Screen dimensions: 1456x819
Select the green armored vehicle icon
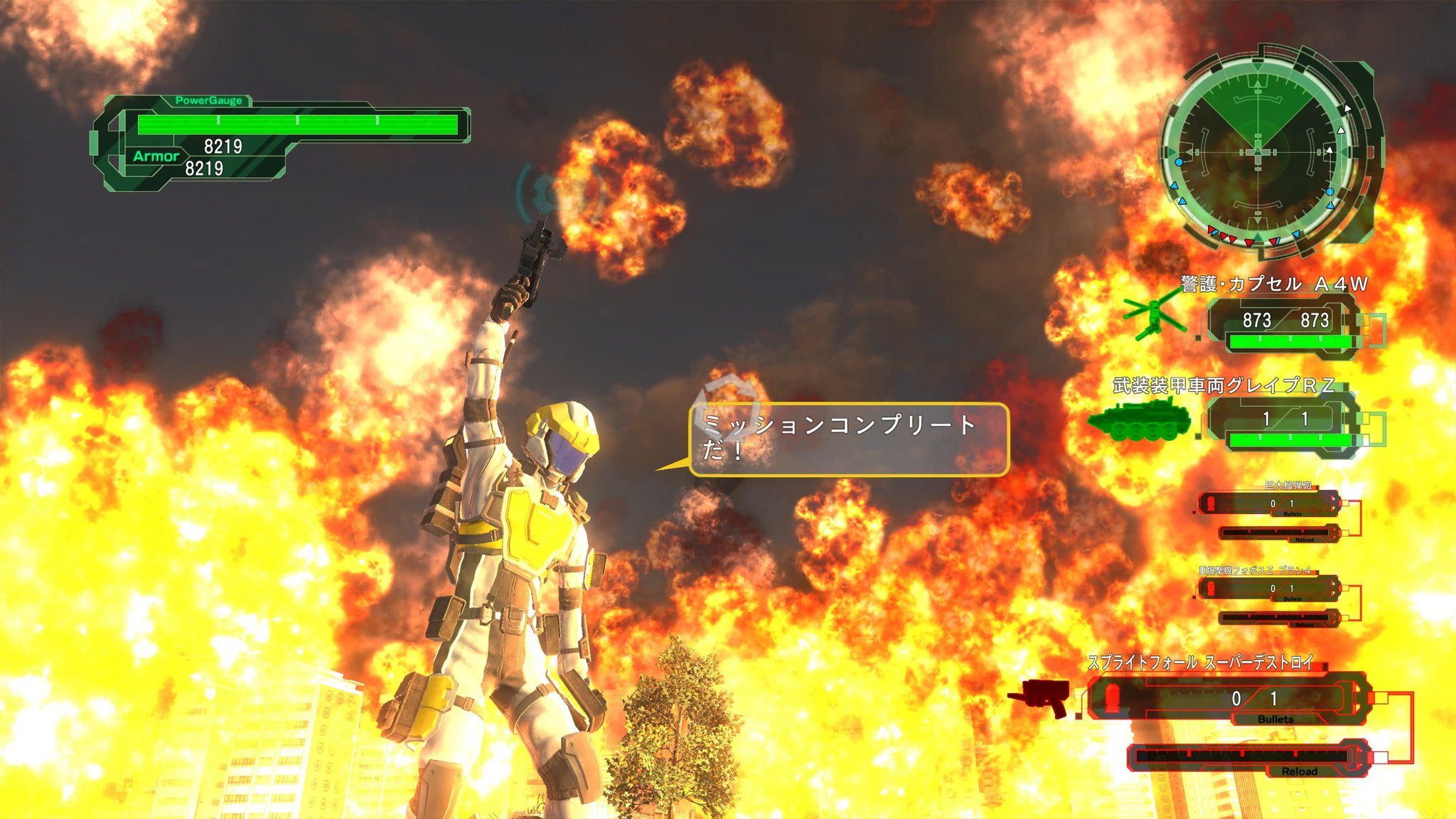pos(1139,419)
